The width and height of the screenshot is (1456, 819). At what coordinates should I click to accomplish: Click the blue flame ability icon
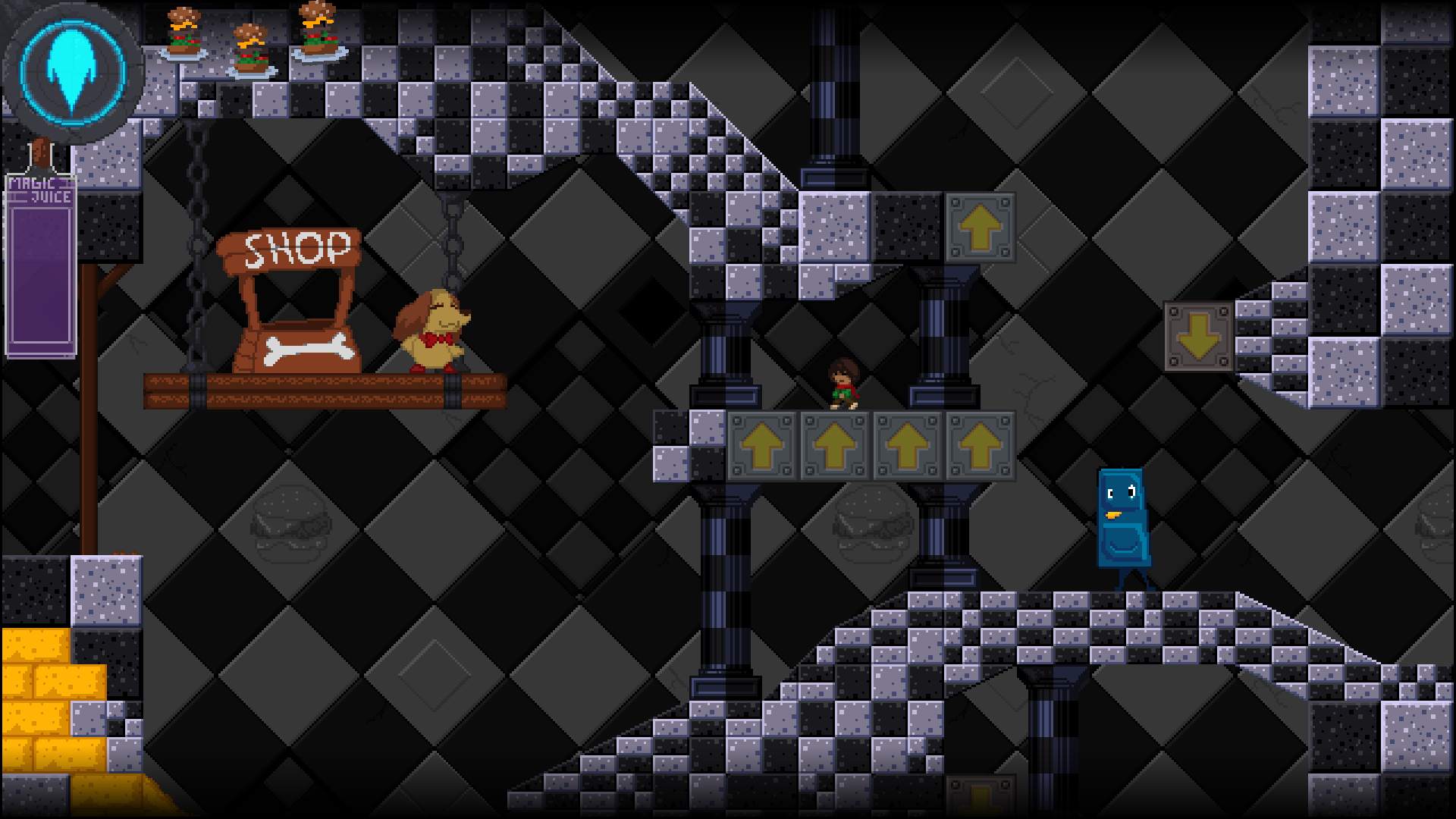pyautogui.click(x=73, y=71)
